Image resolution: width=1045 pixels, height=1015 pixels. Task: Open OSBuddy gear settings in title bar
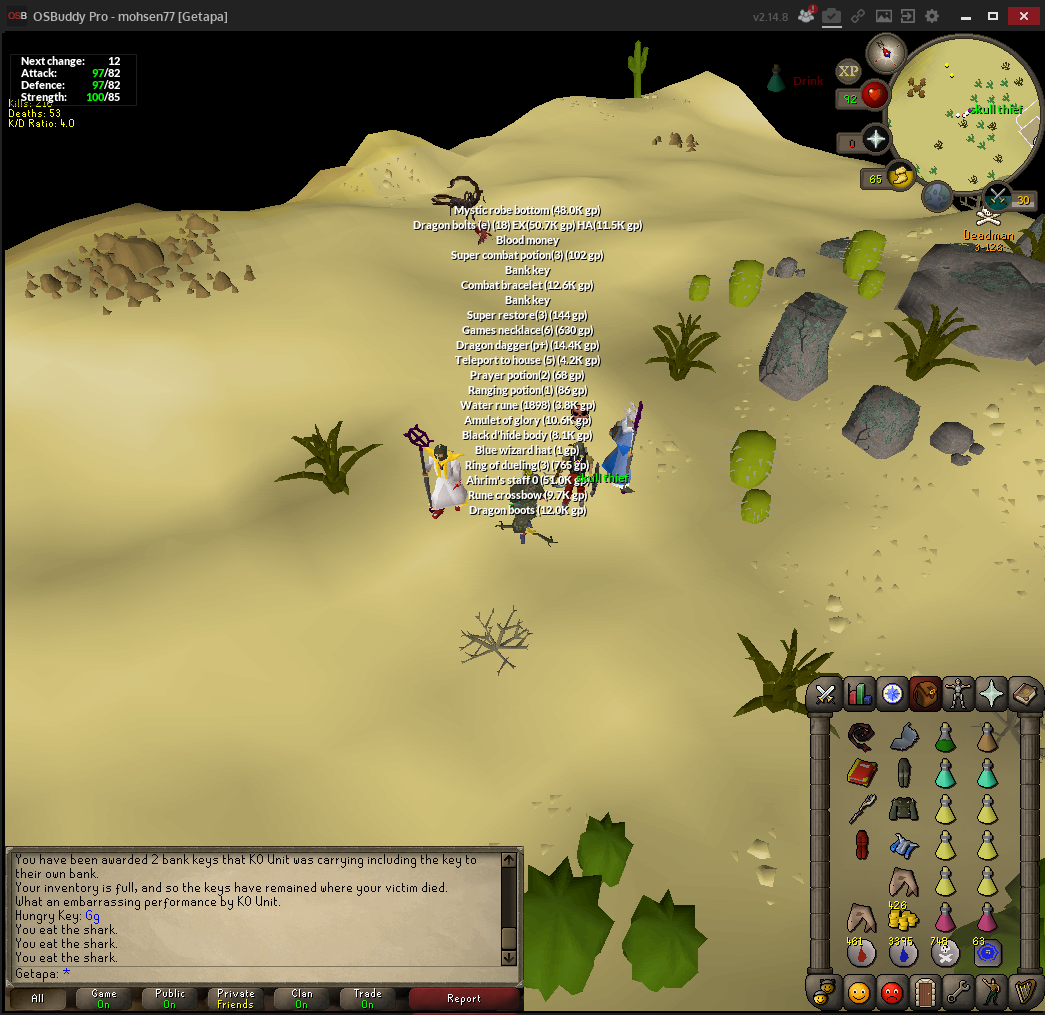click(x=932, y=16)
